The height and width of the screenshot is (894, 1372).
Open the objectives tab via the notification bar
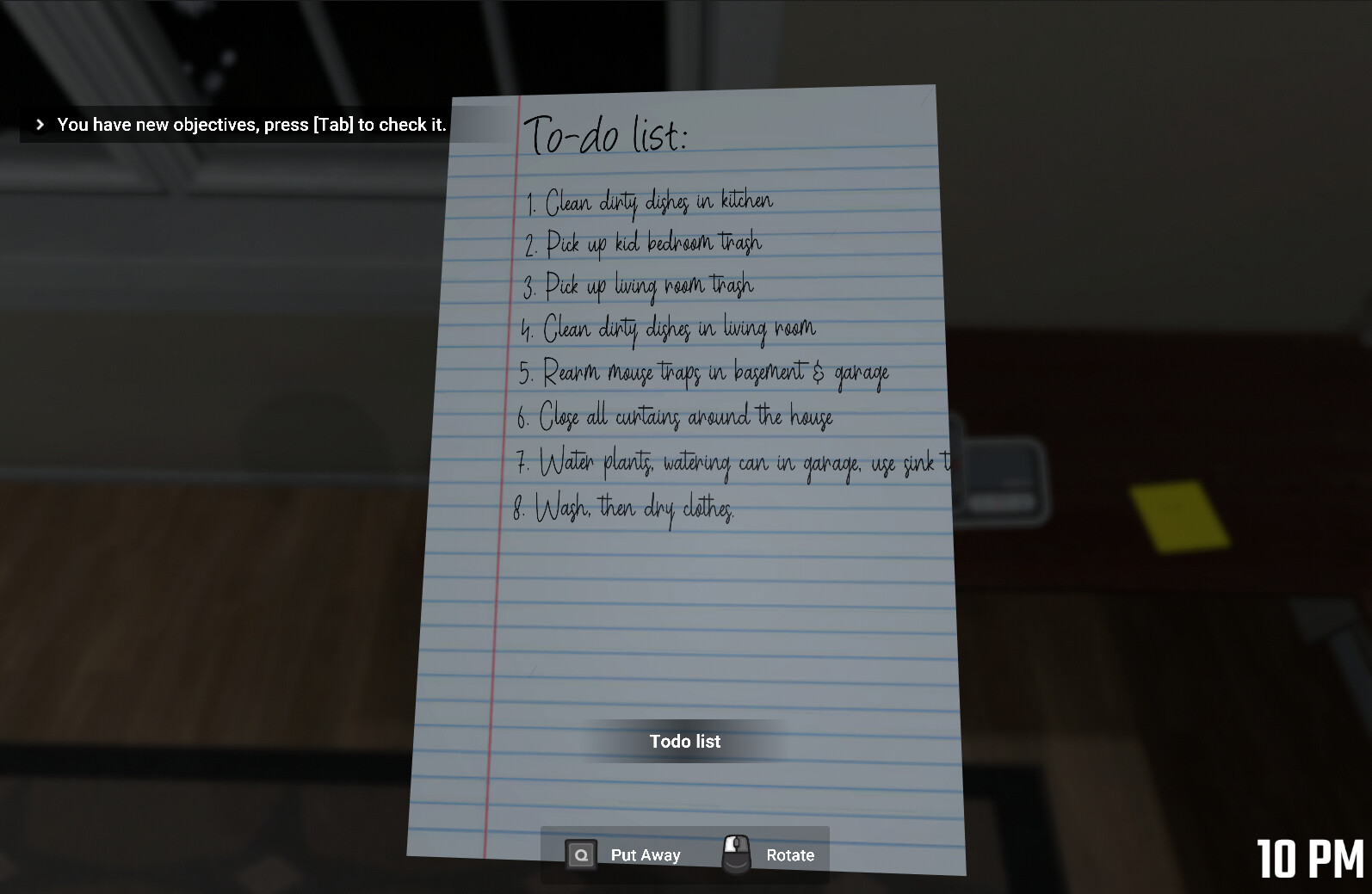250,124
